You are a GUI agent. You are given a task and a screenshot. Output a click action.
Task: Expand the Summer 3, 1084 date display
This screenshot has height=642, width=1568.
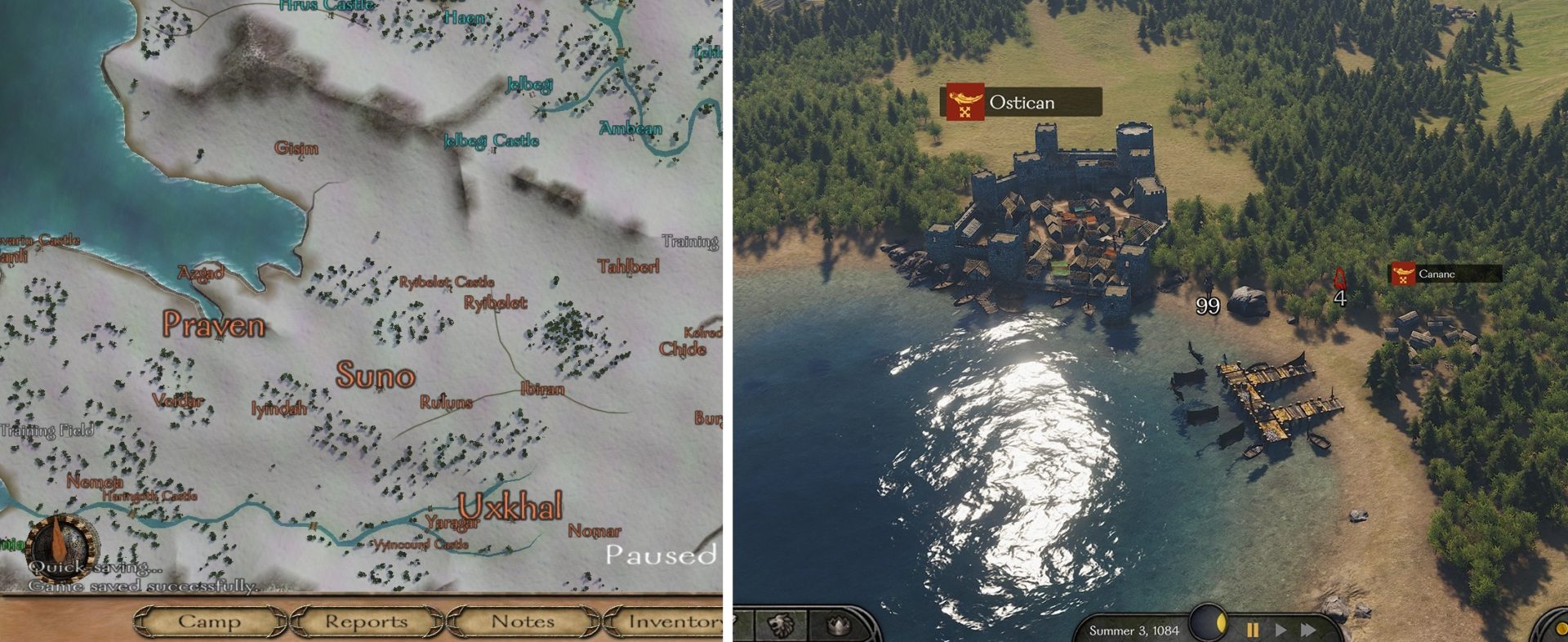click(x=1135, y=629)
